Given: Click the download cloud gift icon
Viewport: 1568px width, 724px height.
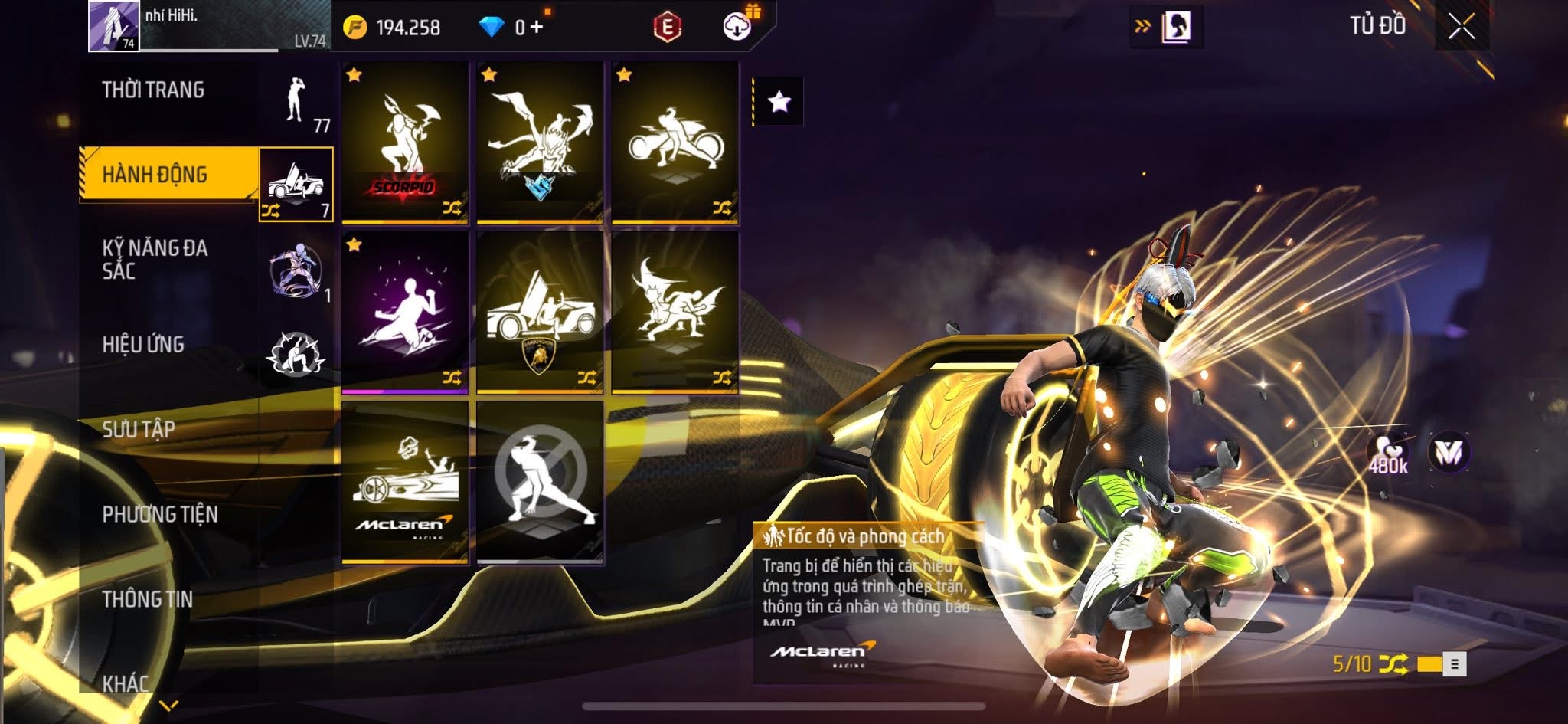Looking at the screenshot, I should (x=737, y=26).
